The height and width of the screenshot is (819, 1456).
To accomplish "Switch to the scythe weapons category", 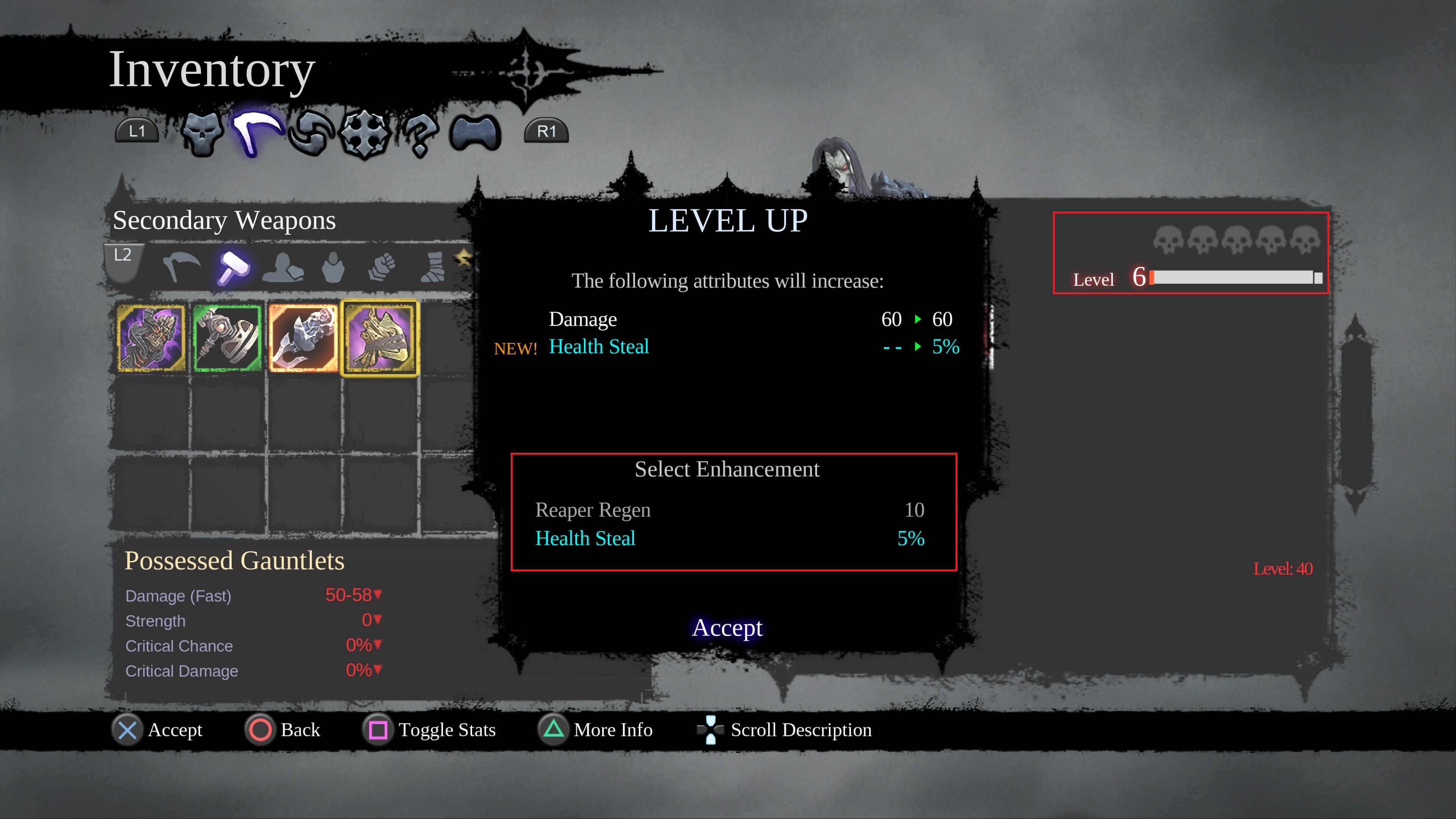I will tap(181, 267).
